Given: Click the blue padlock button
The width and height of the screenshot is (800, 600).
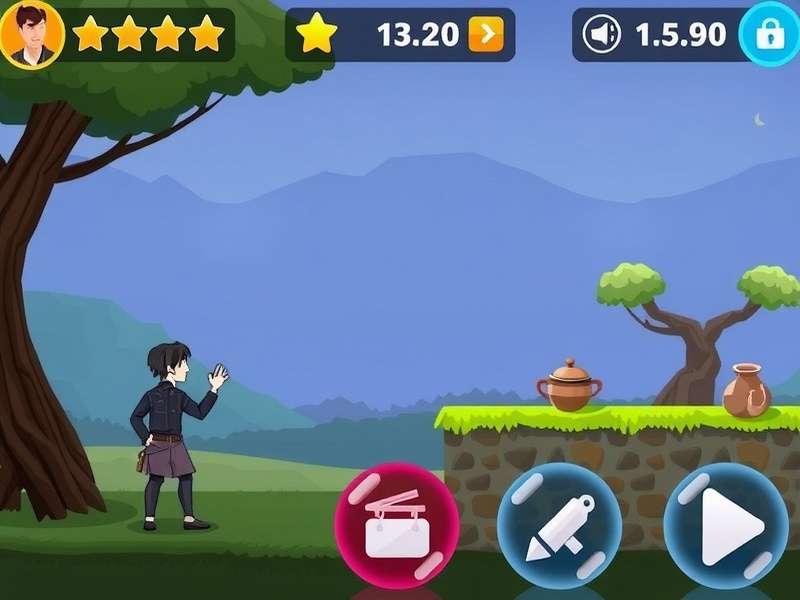Looking at the screenshot, I should point(769,35).
